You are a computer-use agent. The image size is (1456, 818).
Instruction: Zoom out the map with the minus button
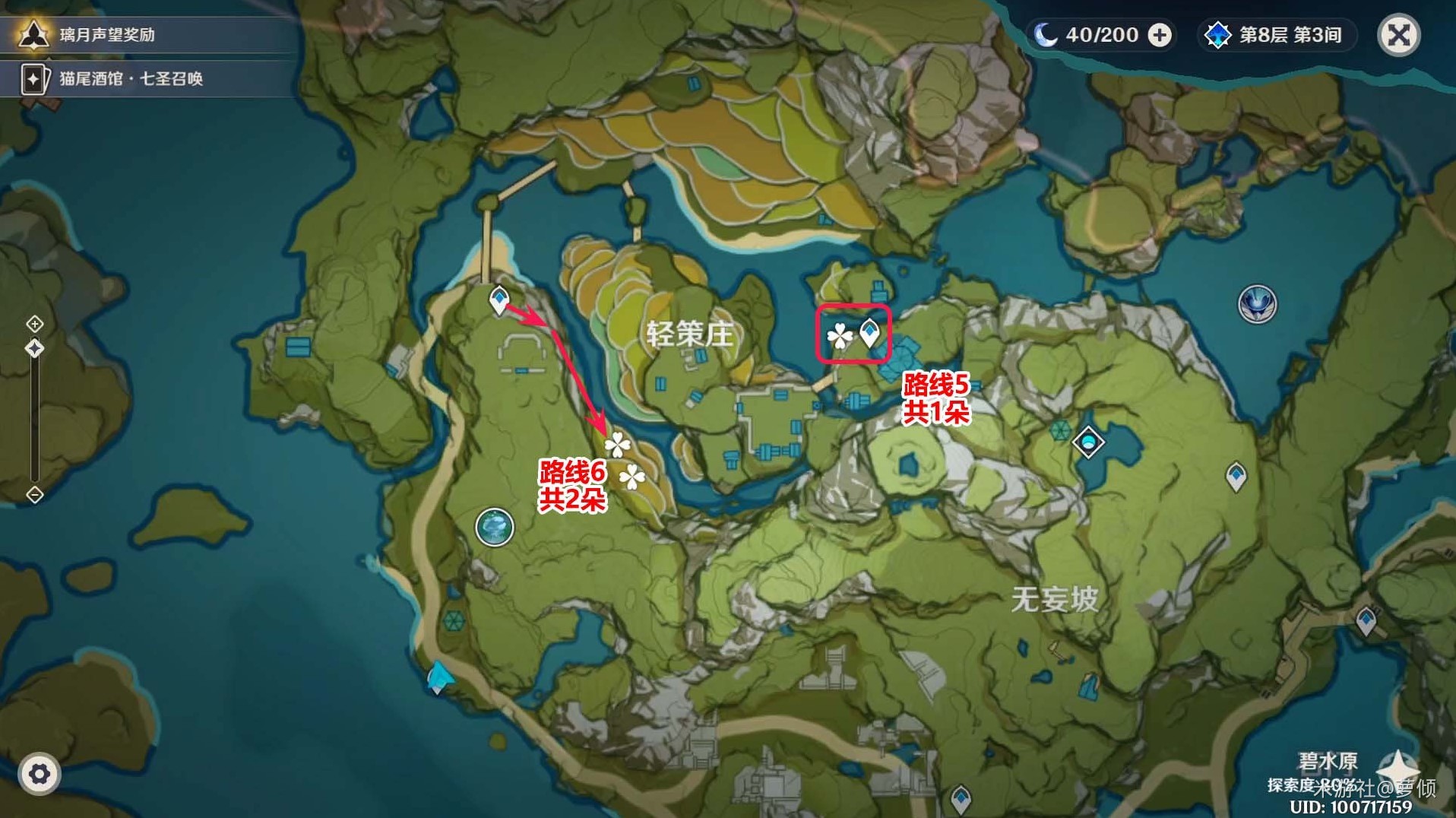(x=35, y=495)
